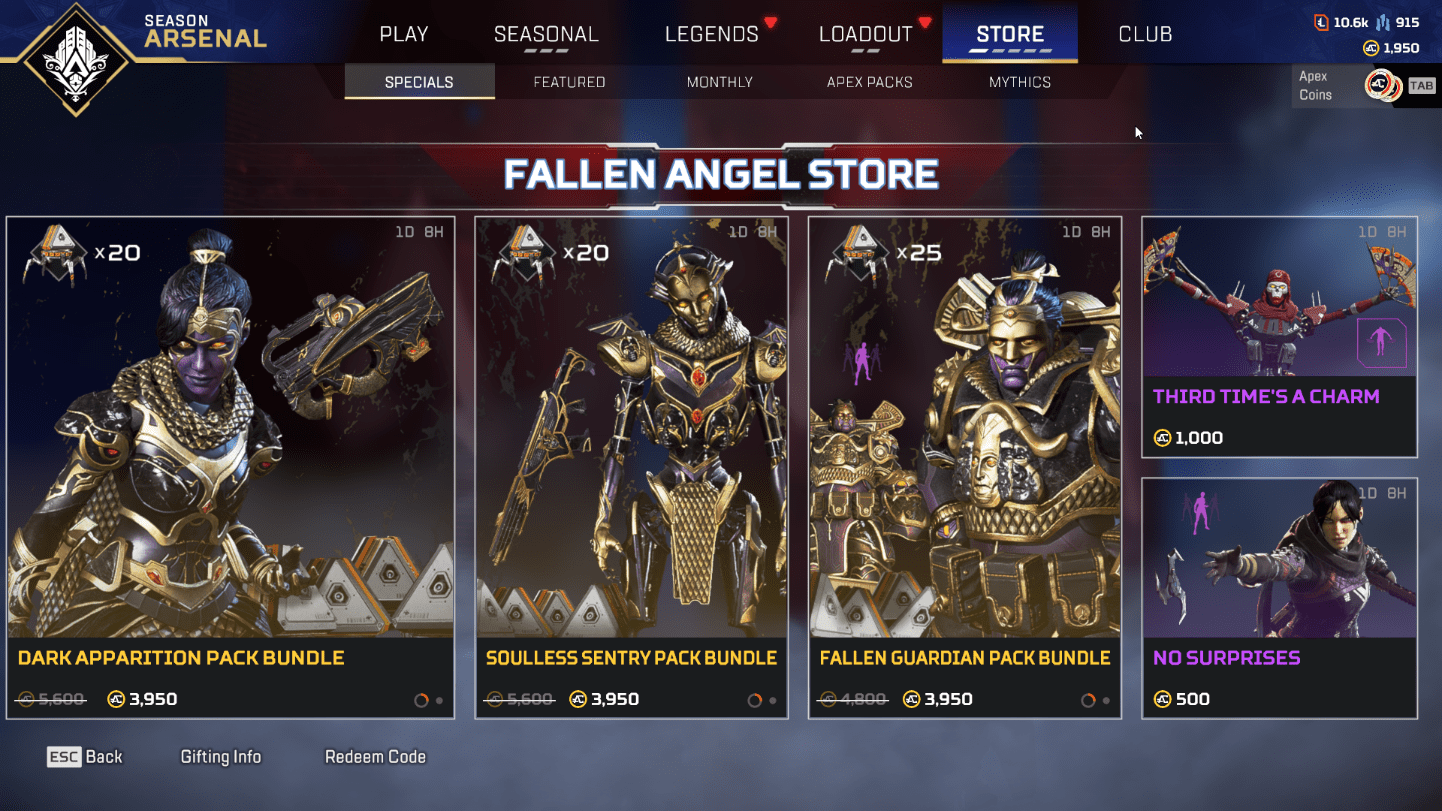
Task: View the Third Time's a Charm offer
Action: 1279,336
